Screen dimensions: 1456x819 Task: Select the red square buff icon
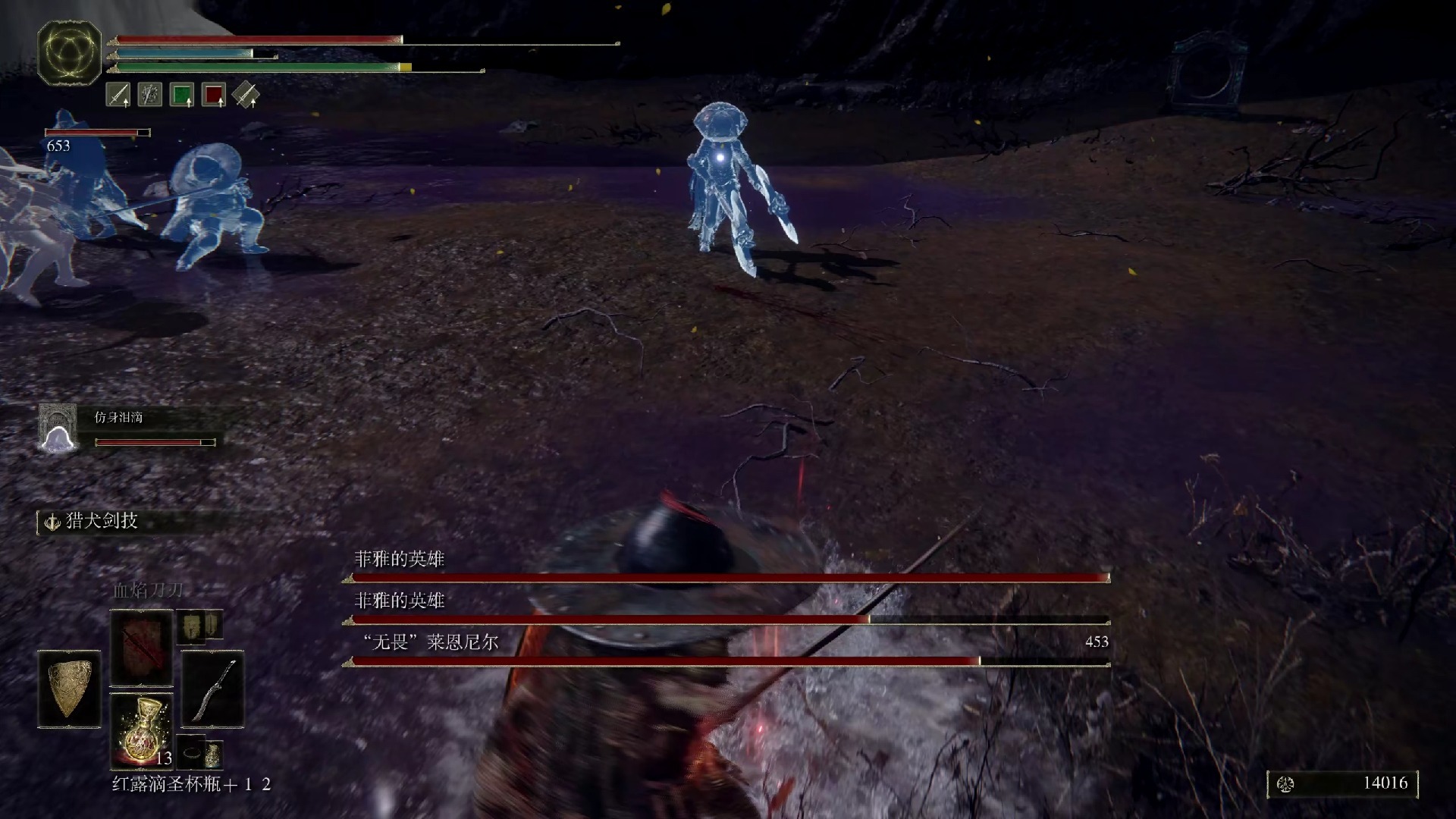click(214, 95)
